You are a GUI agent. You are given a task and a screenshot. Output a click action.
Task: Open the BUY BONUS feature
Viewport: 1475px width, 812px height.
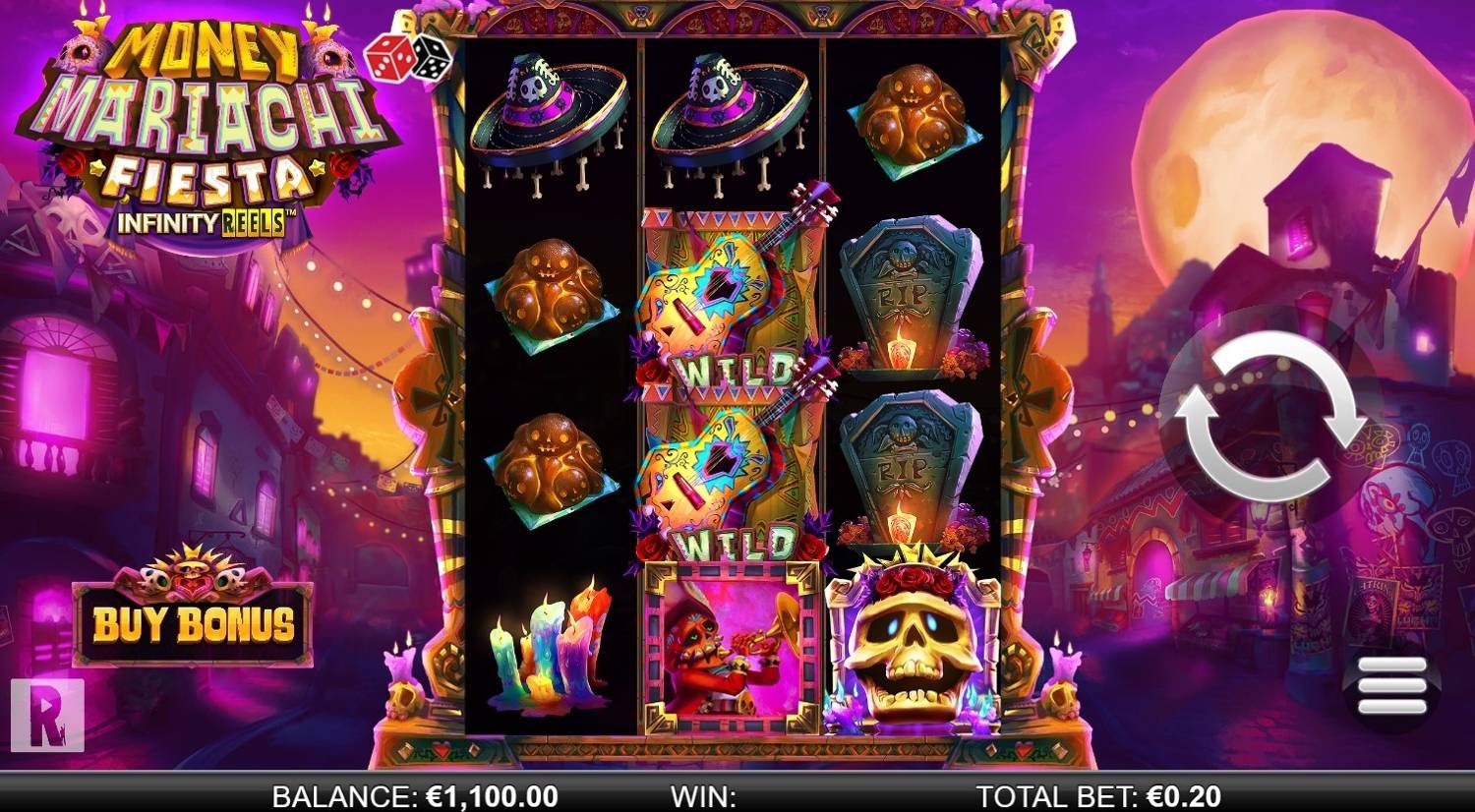(192, 623)
